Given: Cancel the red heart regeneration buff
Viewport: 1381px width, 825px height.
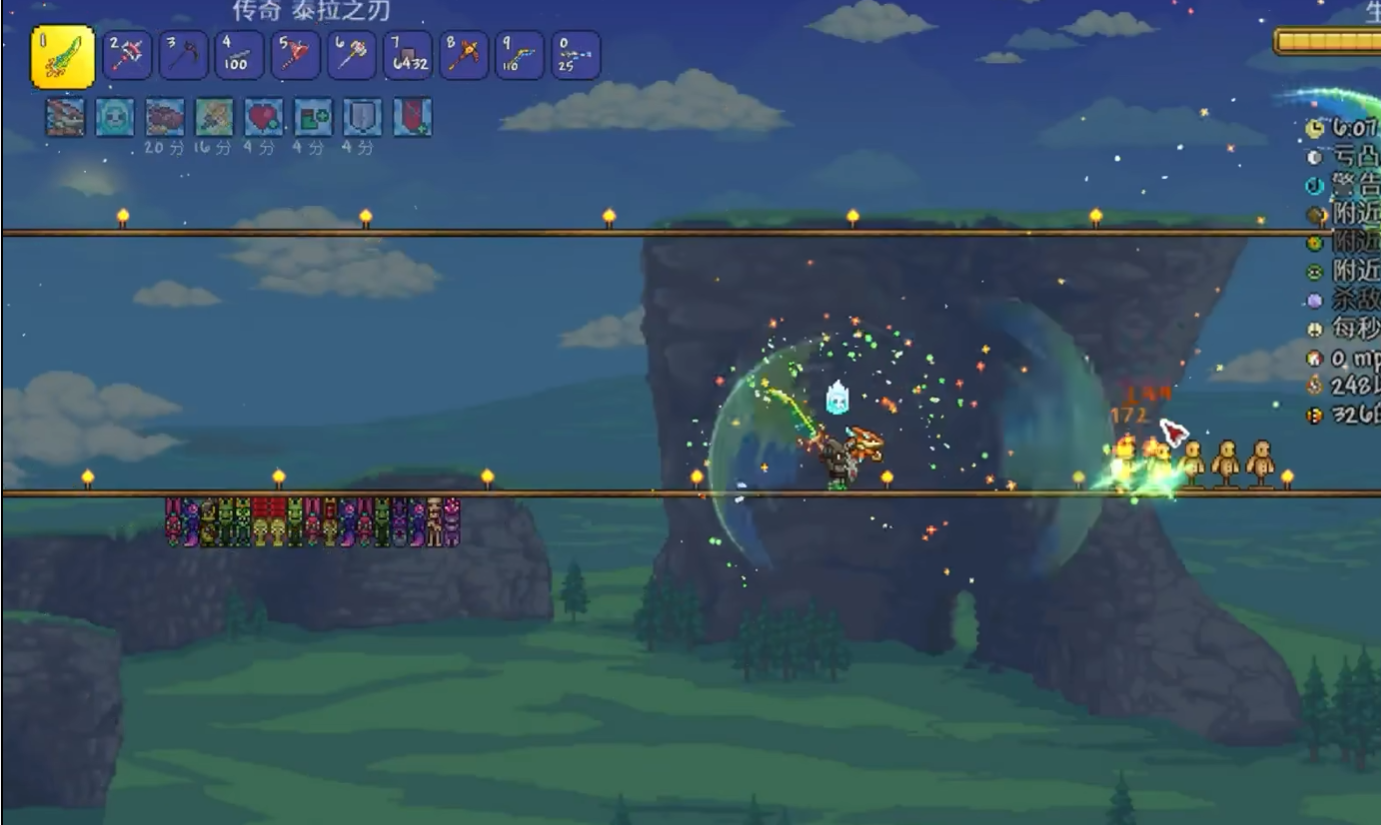Looking at the screenshot, I should 264,117.
